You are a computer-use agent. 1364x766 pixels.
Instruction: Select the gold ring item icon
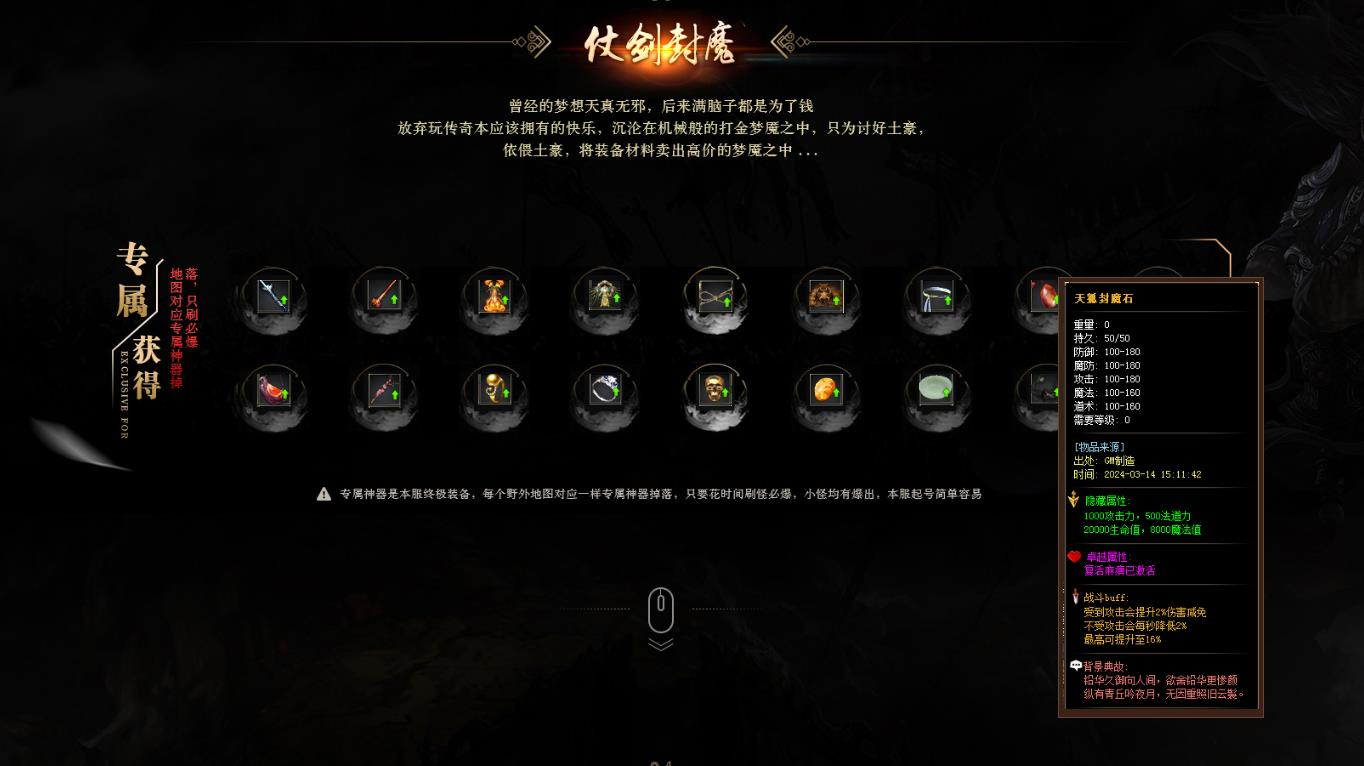click(x=494, y=392)
